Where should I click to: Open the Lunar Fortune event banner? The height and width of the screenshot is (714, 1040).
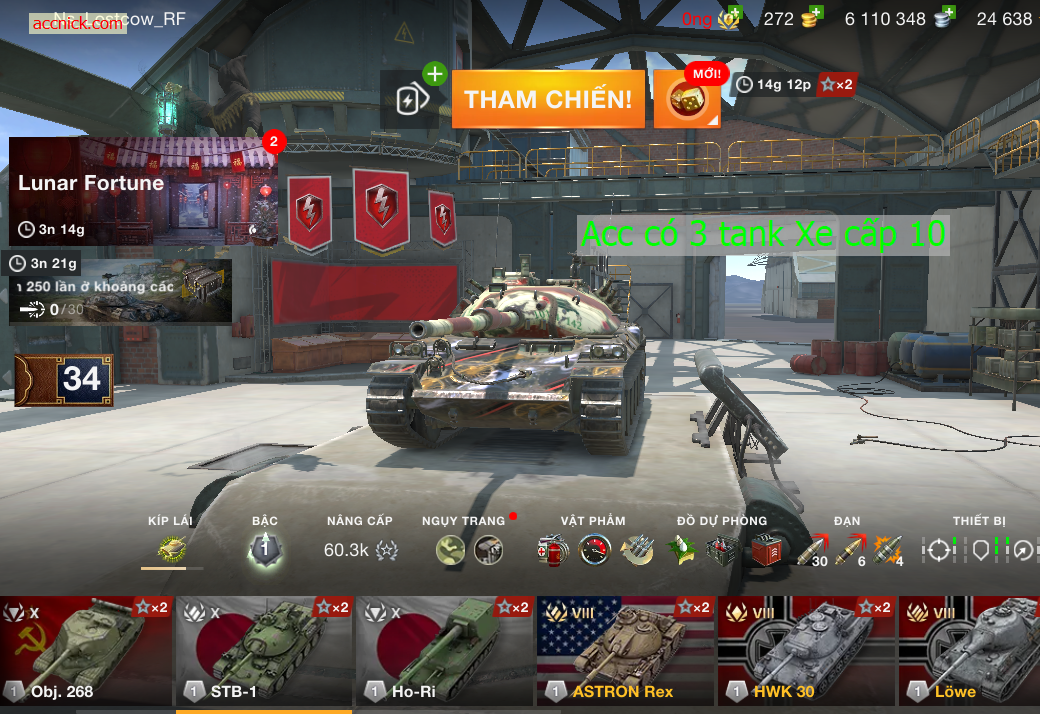click(x=143, y=191)
